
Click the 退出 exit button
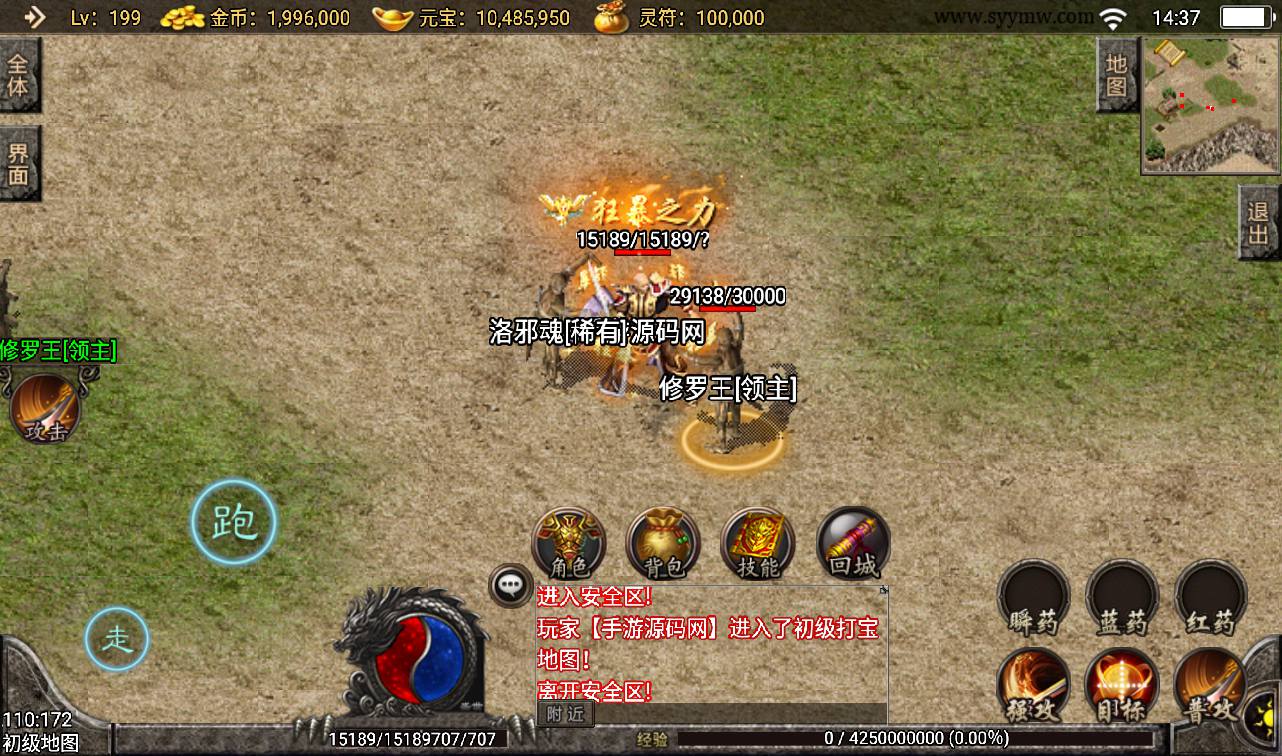[1259, 222]
